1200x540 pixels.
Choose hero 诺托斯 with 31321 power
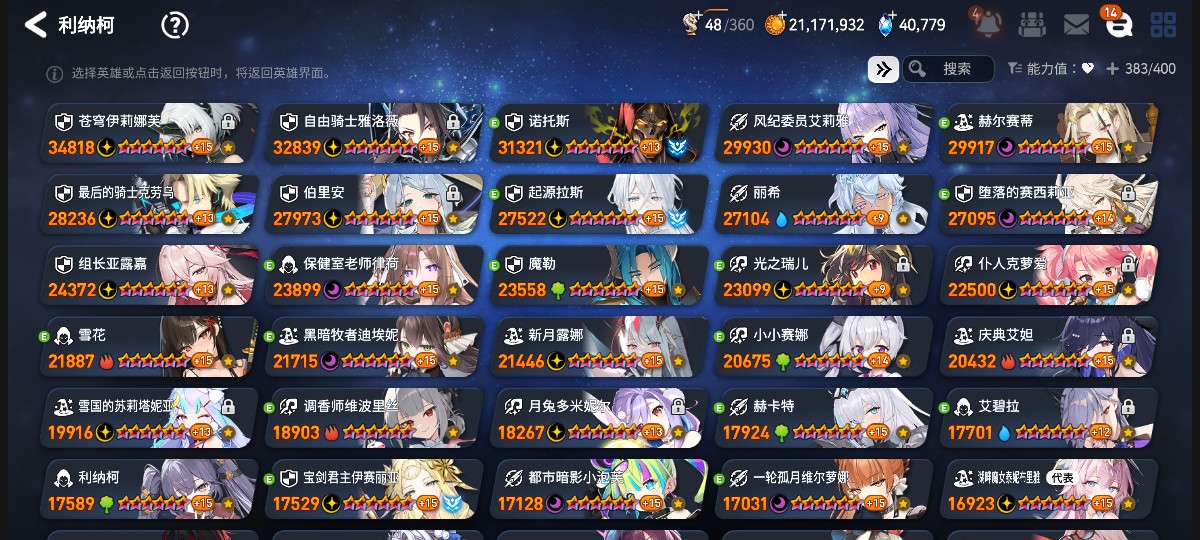[x=600, y=133]
